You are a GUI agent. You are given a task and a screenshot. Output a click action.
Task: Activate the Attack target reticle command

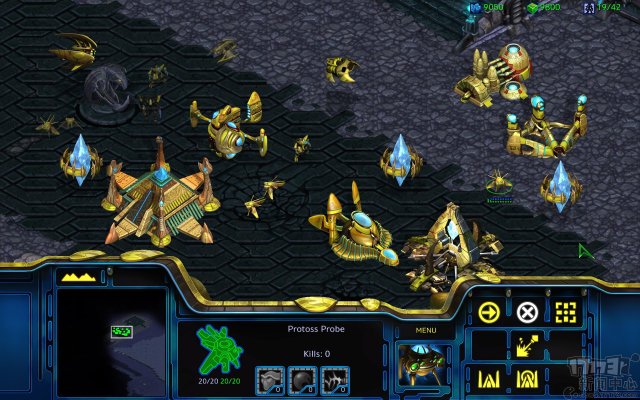566,311
